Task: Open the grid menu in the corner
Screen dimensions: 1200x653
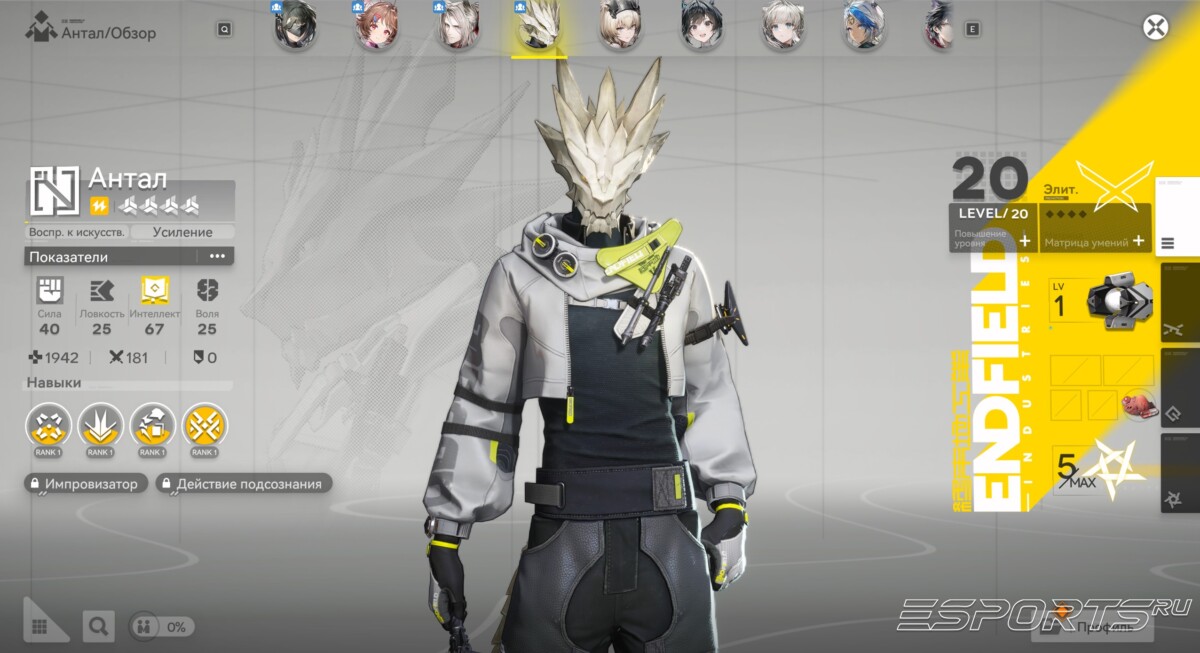Action: 40,626
